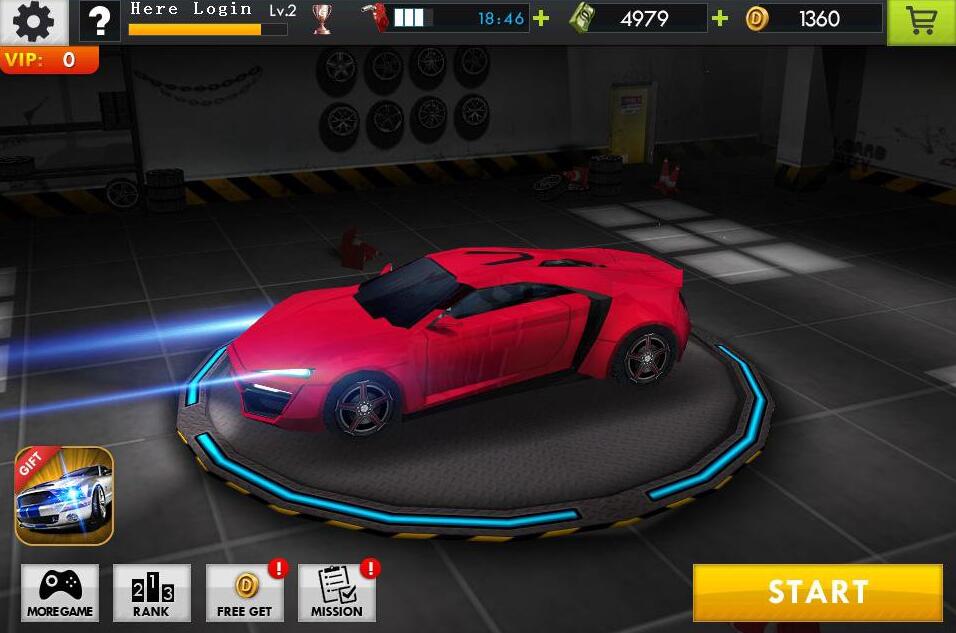
Task: Open FREE GET coin rewards
Action: 245,593
